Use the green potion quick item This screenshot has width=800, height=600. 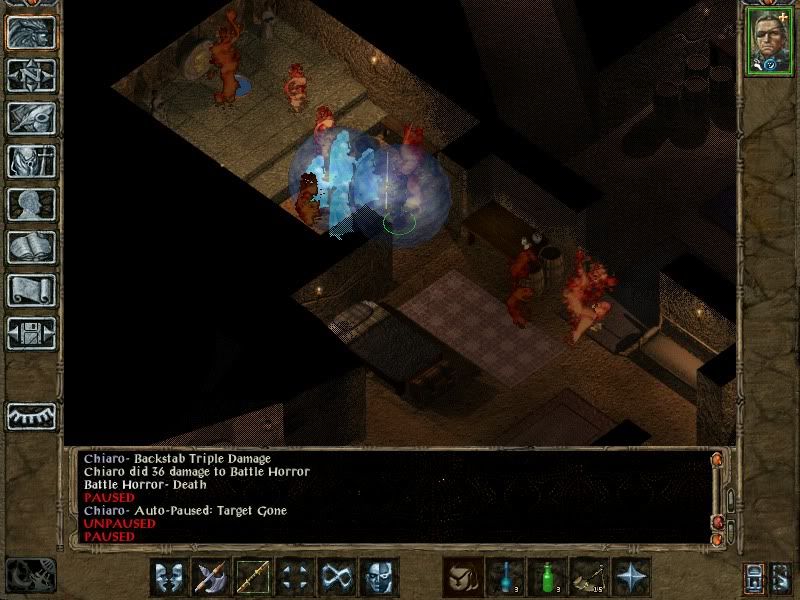coord(547,577)
